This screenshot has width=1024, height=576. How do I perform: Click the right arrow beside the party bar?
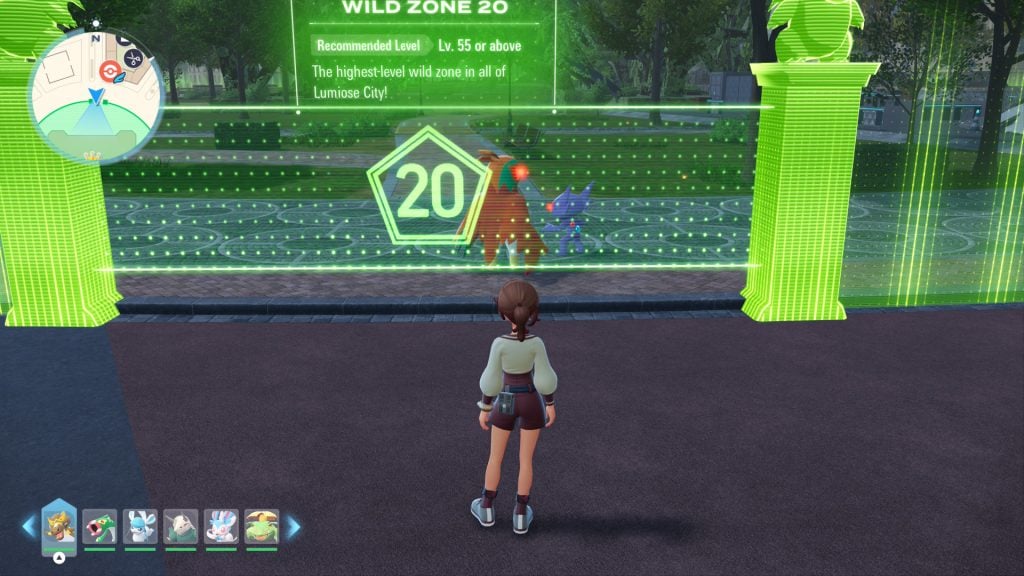click(x=294, y=526)
